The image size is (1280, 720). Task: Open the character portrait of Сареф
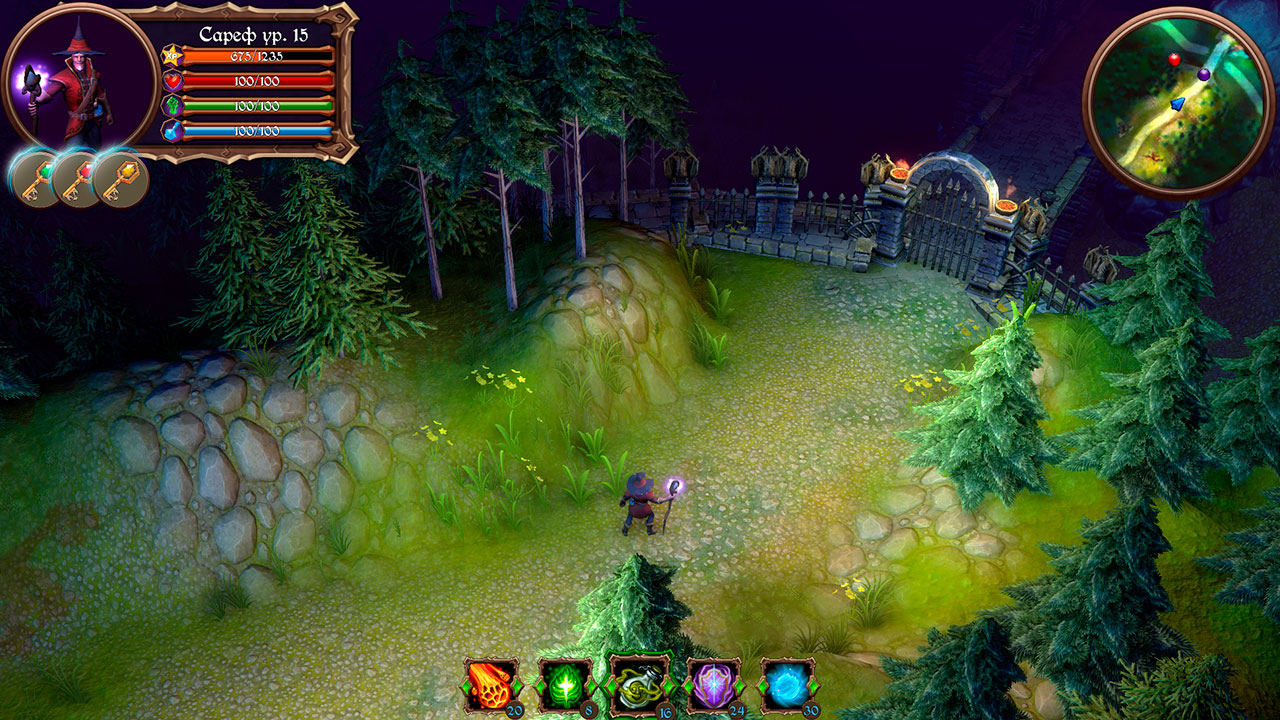point(72,80)
